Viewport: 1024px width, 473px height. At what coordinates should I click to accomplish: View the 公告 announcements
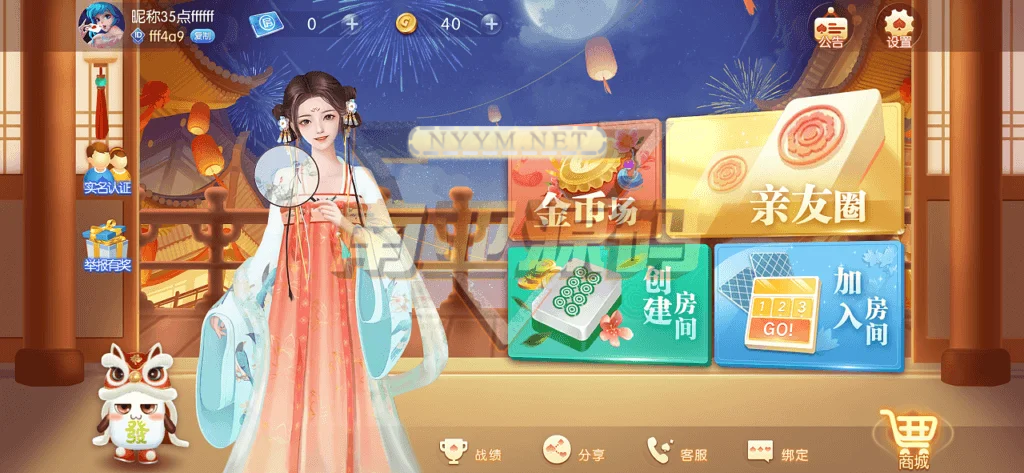point(830,26)
